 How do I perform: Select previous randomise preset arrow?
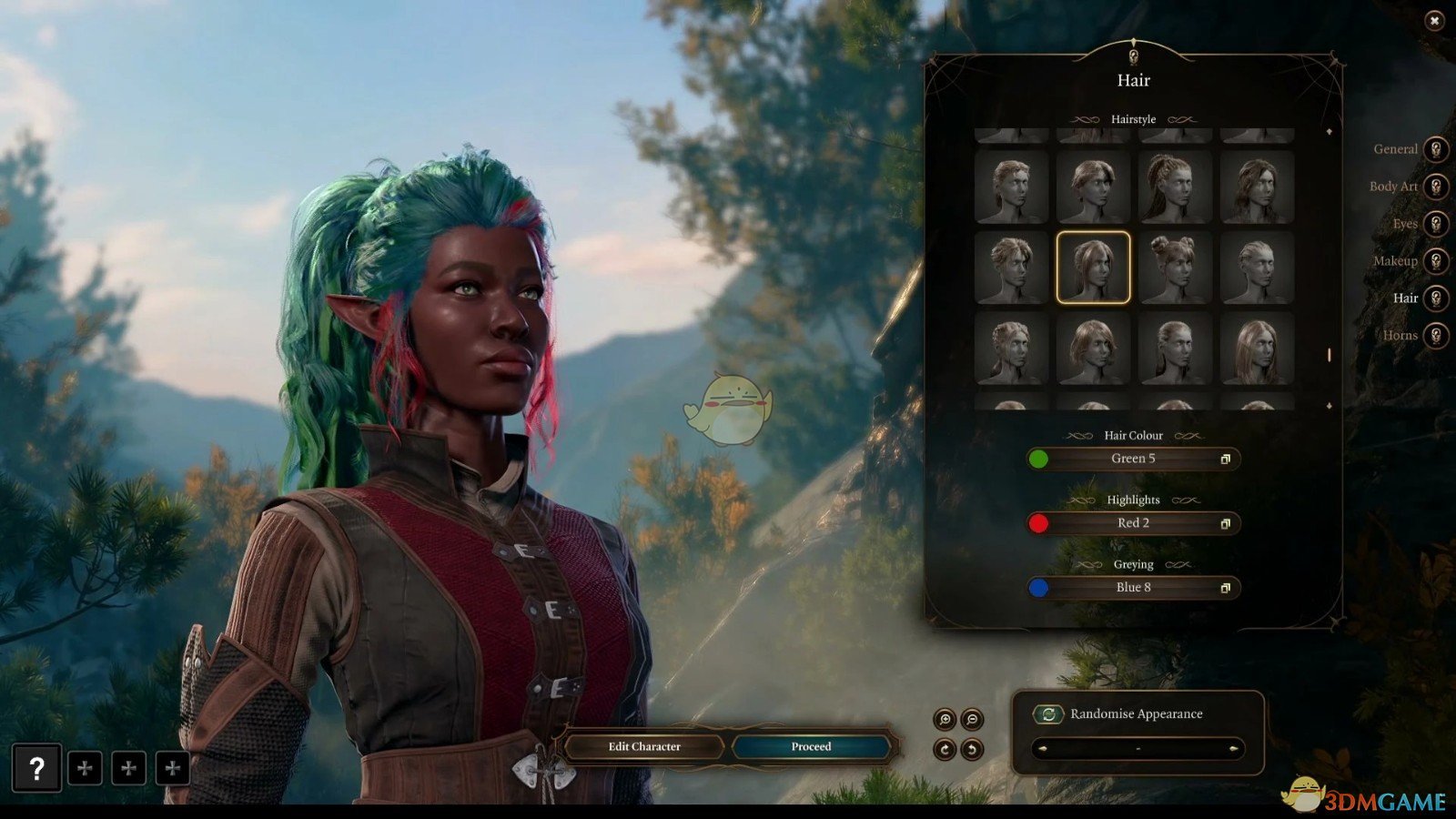[1043, 749]
